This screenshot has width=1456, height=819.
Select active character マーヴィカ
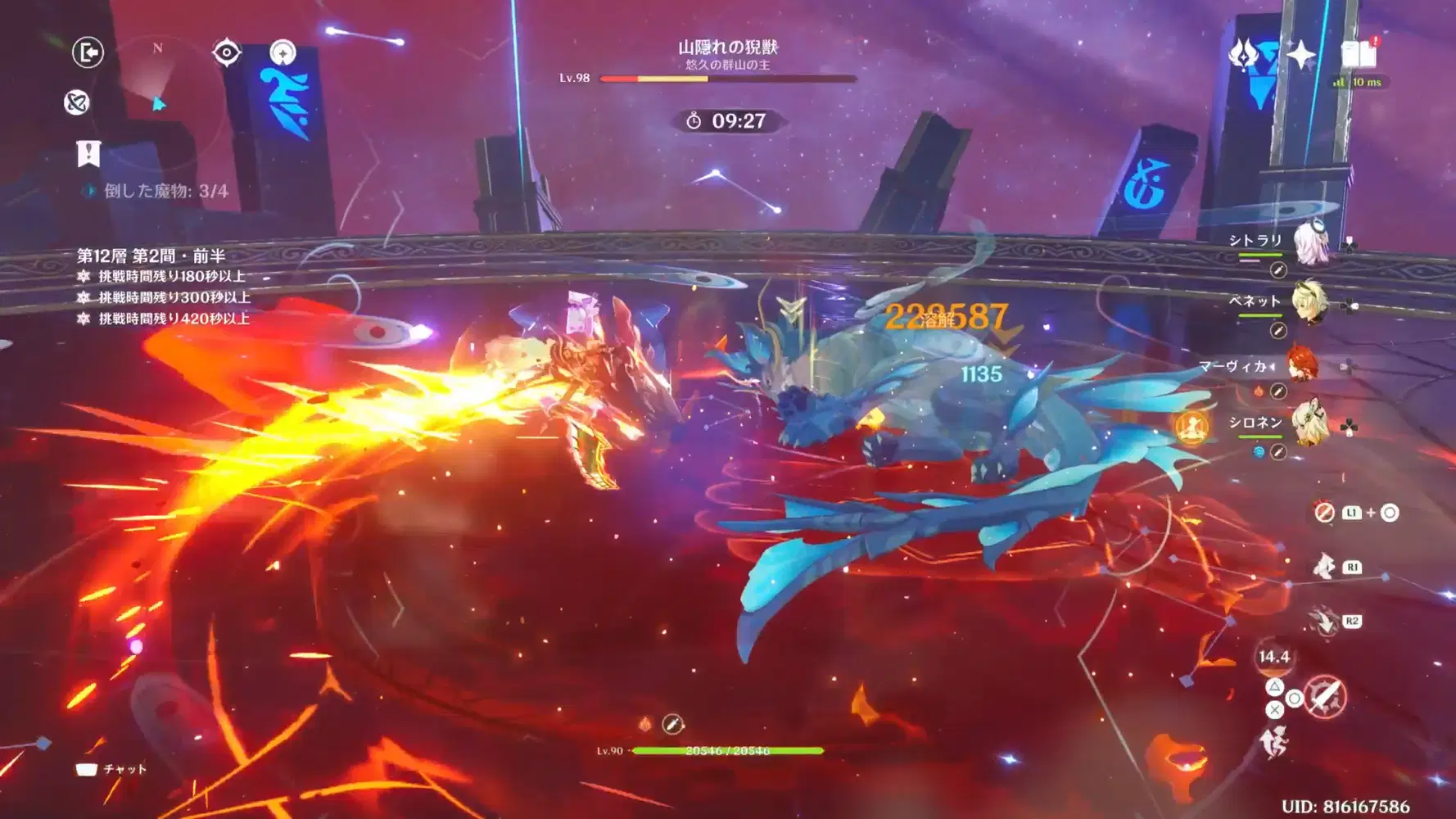tap(1301, 365)
